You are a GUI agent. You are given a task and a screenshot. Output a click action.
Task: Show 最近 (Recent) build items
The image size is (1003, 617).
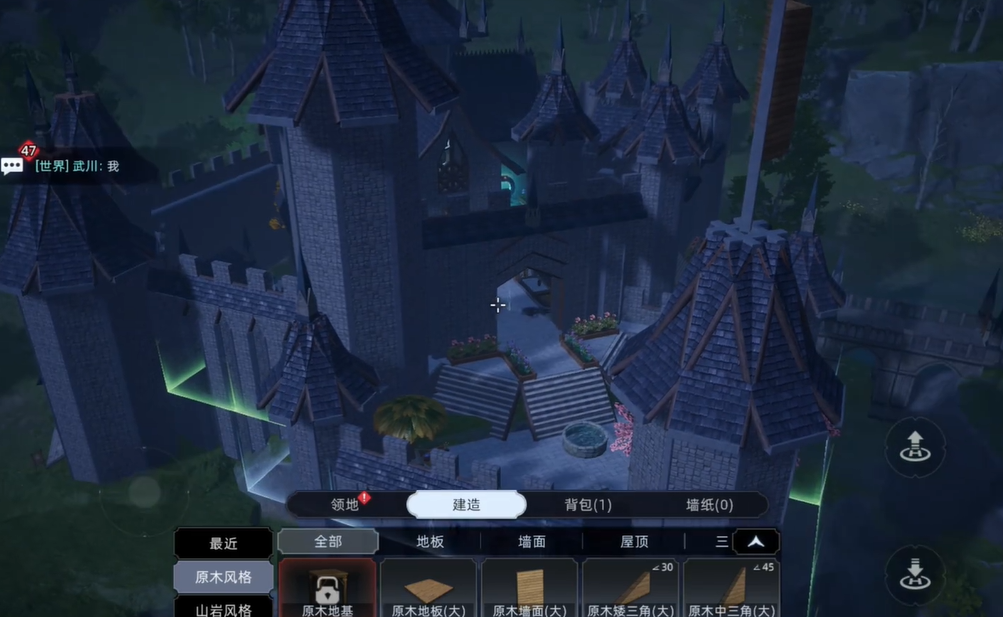[223, 543]
